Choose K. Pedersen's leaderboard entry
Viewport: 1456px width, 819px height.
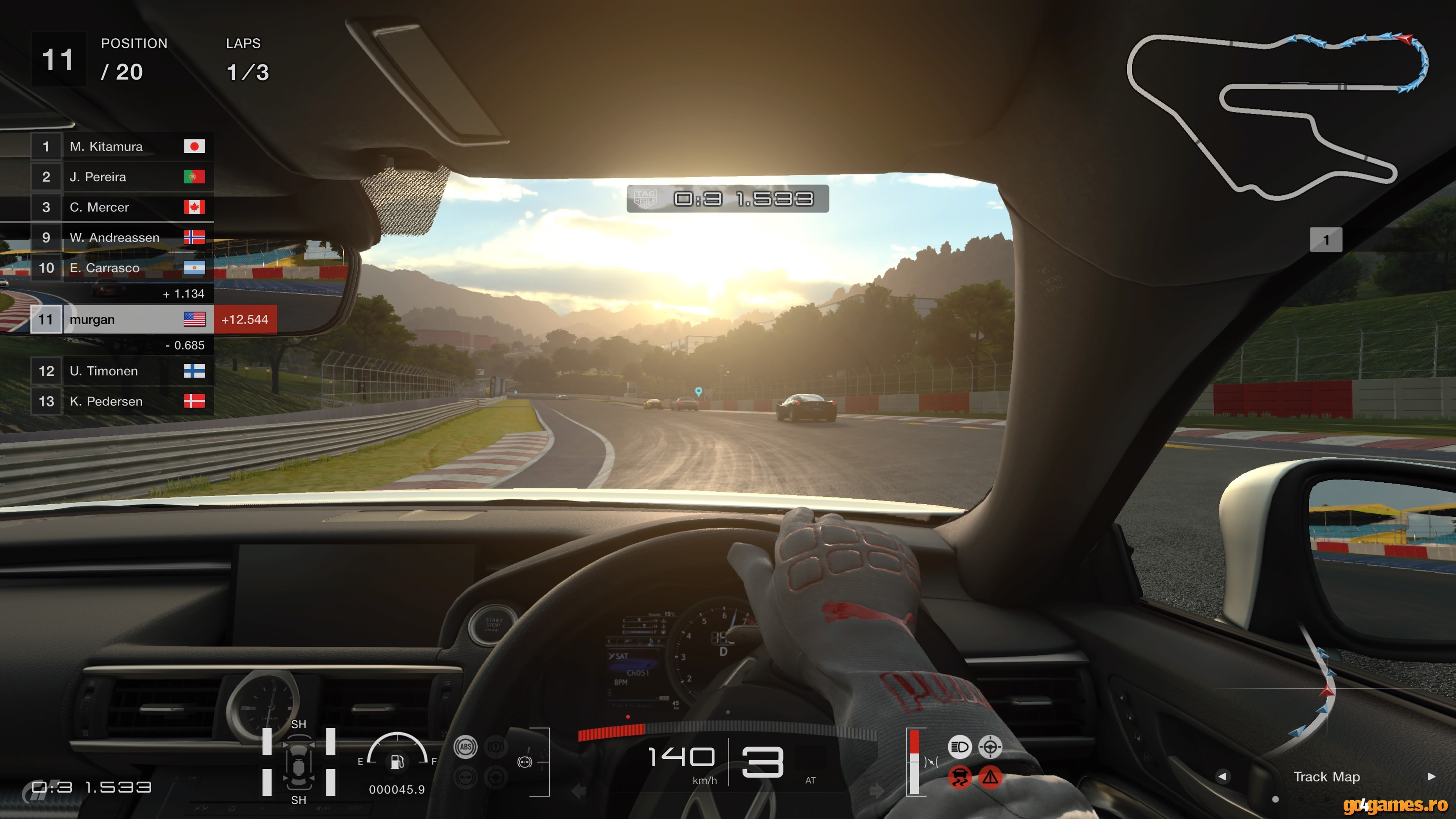(x=122, y=401)
